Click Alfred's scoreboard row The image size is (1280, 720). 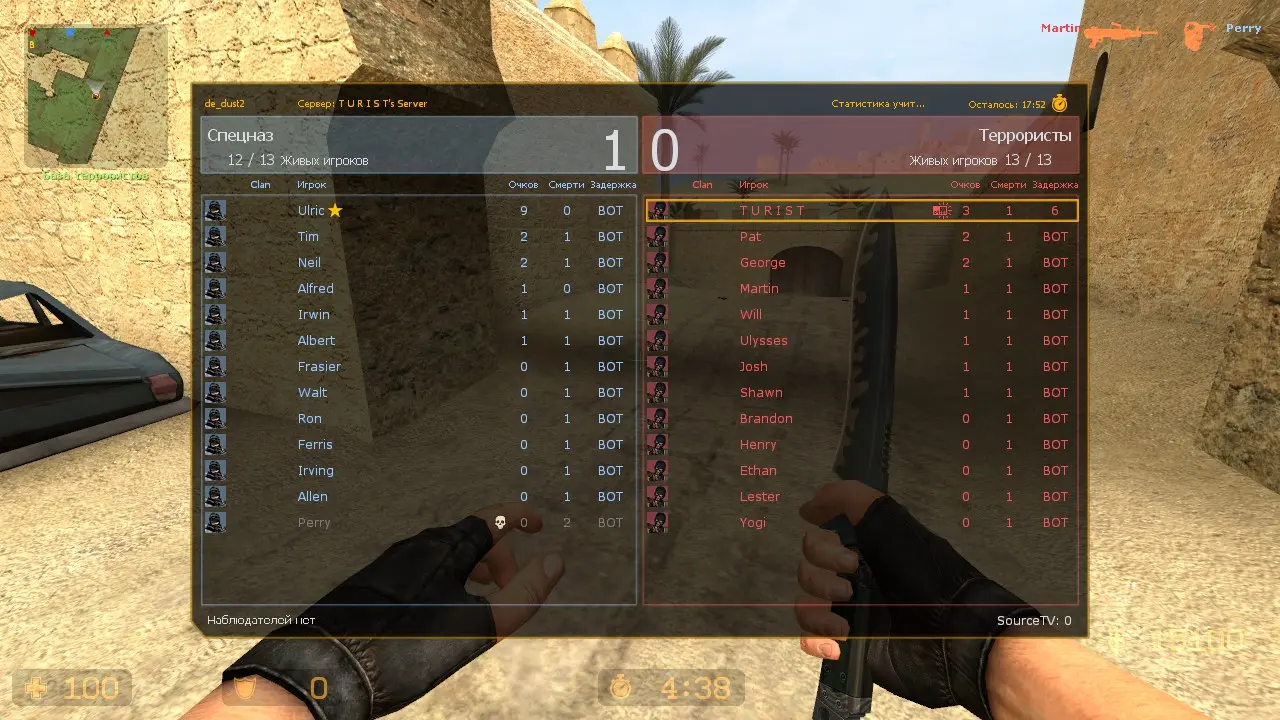point(418,289)
